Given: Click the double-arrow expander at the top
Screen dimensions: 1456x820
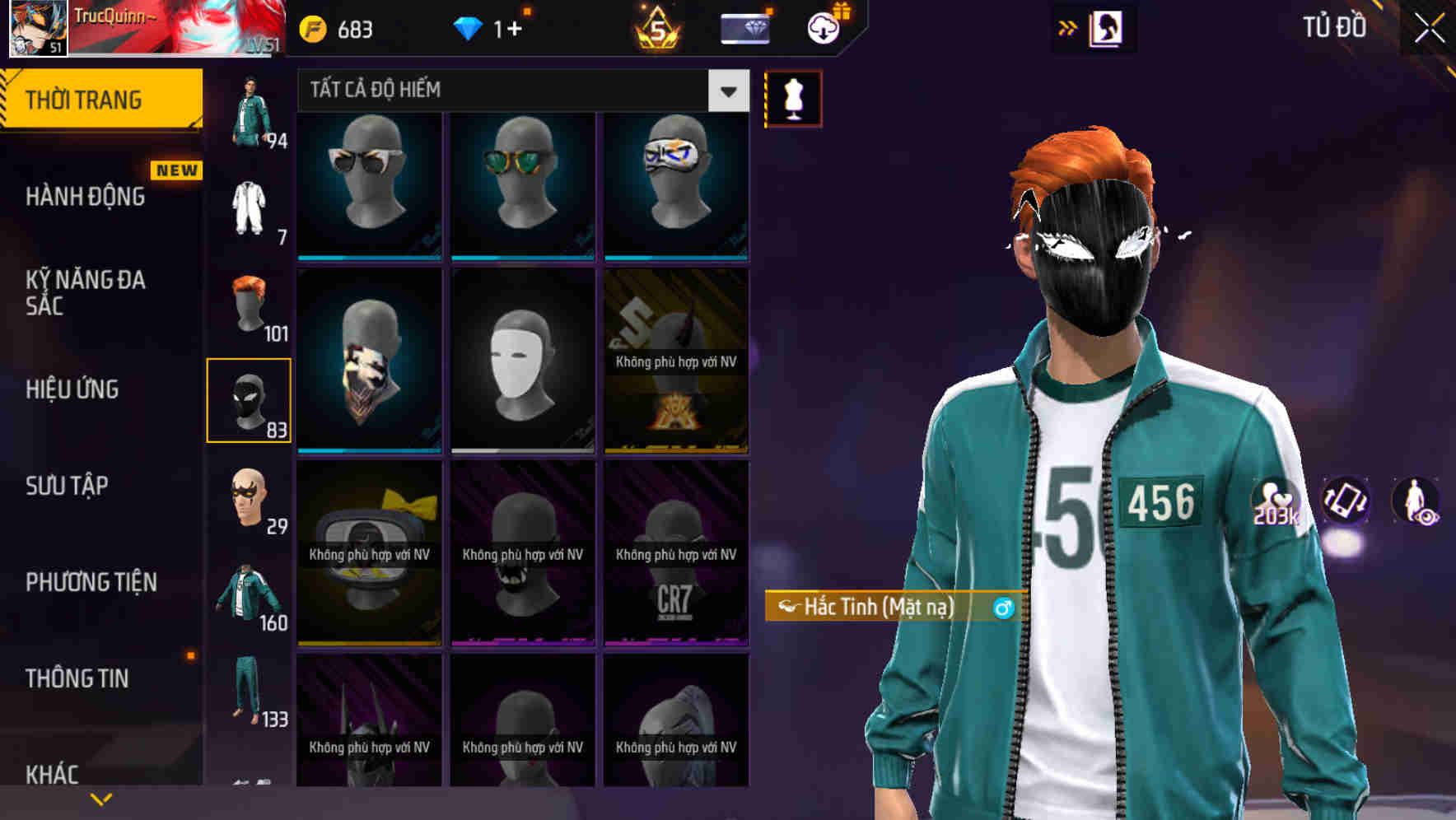Looking at the screenshot, I should pyautogui.click(x=1068, y=26).
